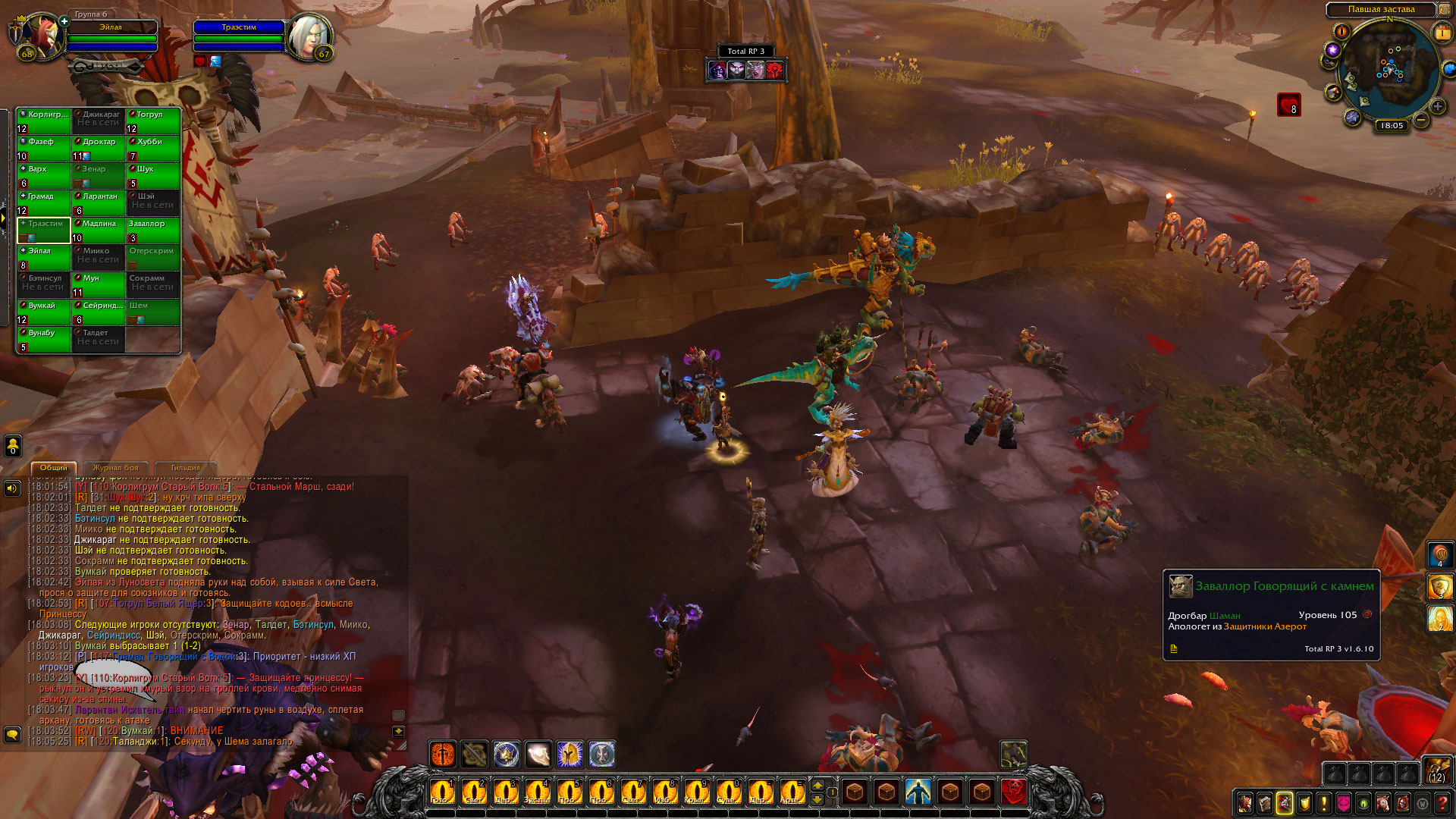Open the world map from zone-name corner button
Screen dimensions: 1456x819
[x=1444, y=10]
